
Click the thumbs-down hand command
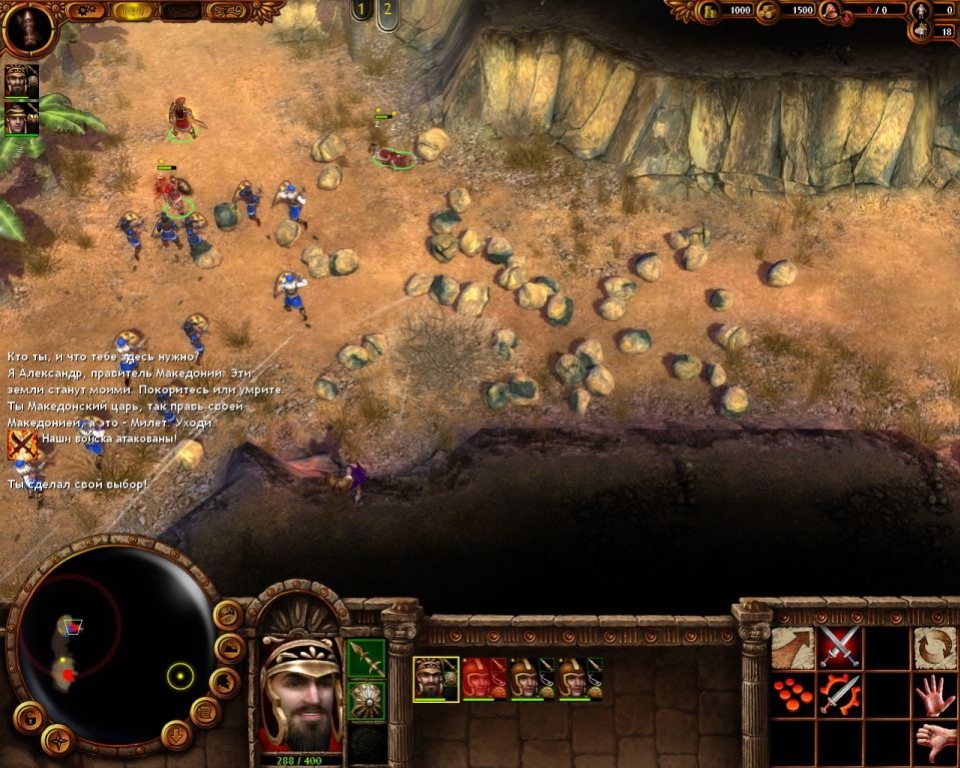934,741
